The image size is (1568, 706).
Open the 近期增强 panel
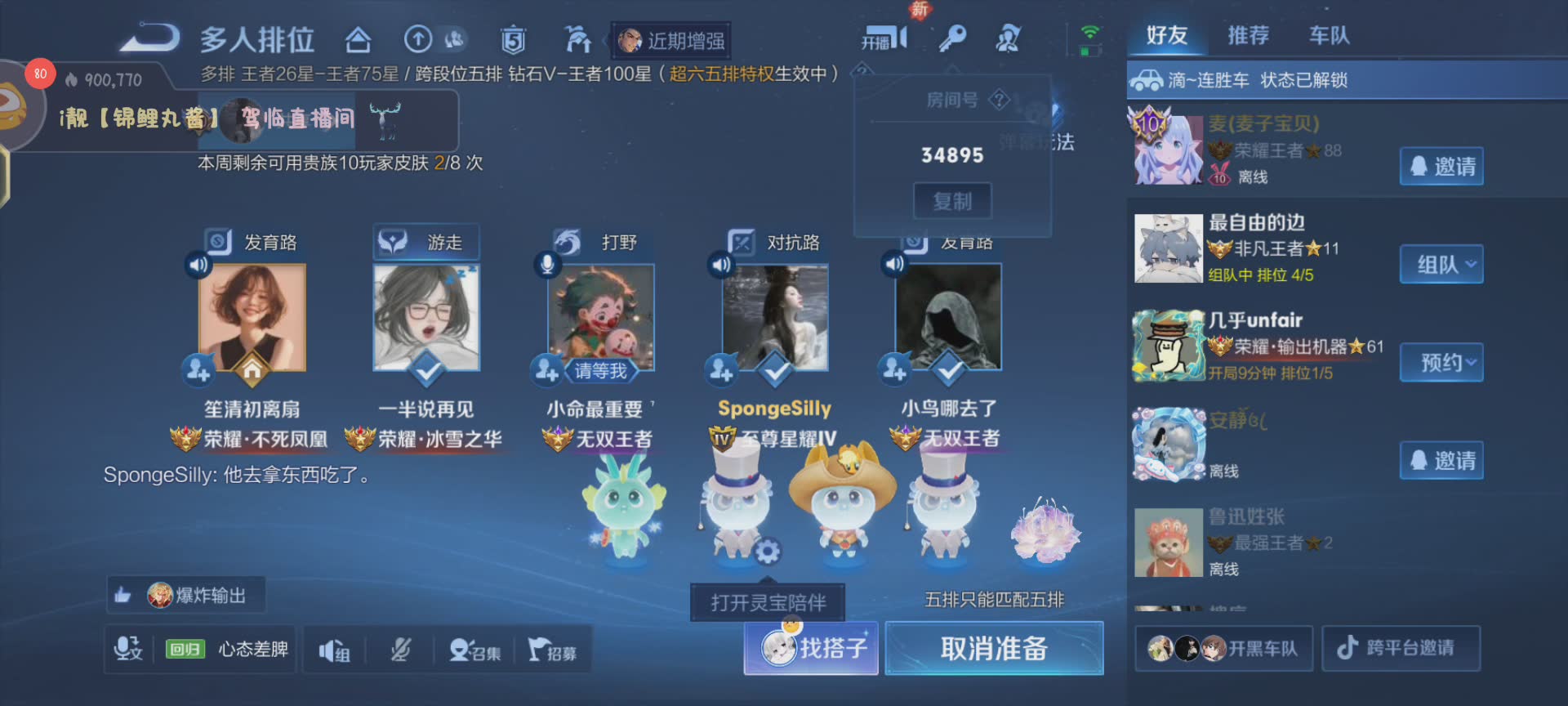(x=671, y=41)
